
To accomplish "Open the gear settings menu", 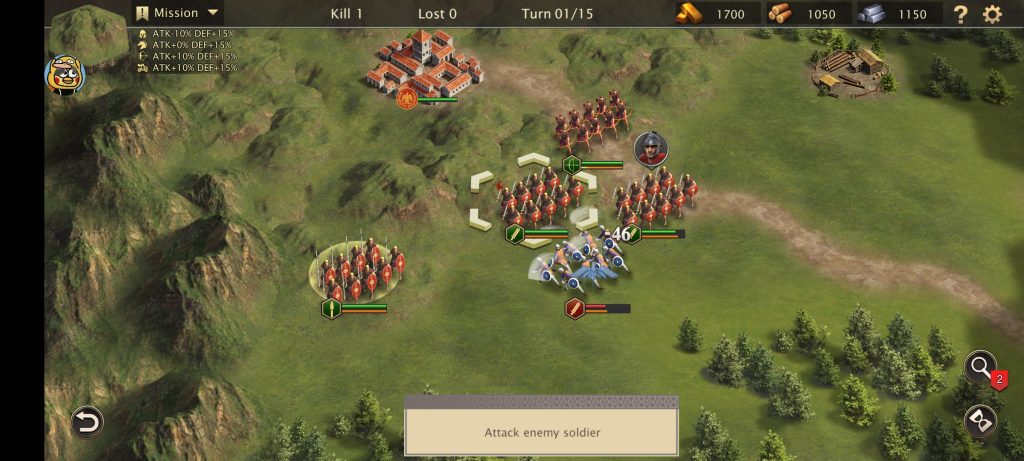I will 992,14.
